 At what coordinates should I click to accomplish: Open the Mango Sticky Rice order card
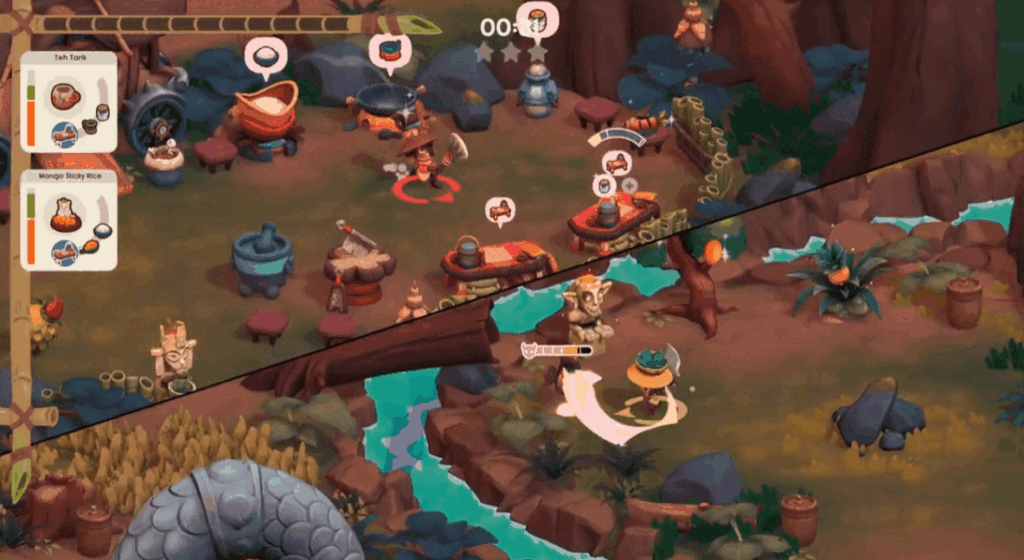coord(68,220)
